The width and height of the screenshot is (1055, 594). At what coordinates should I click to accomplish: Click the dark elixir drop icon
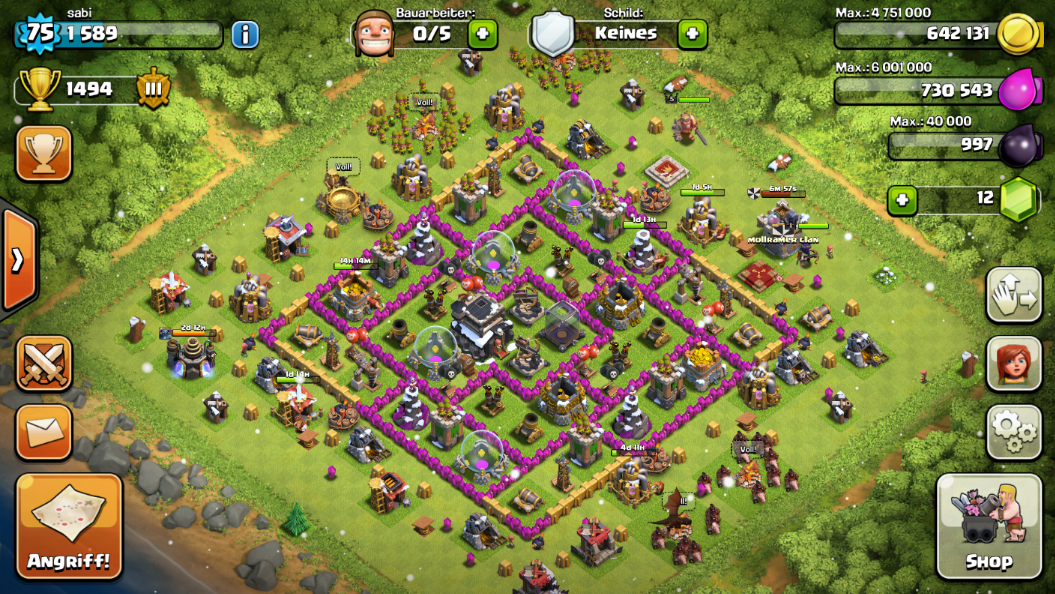tap(1019, 146)
